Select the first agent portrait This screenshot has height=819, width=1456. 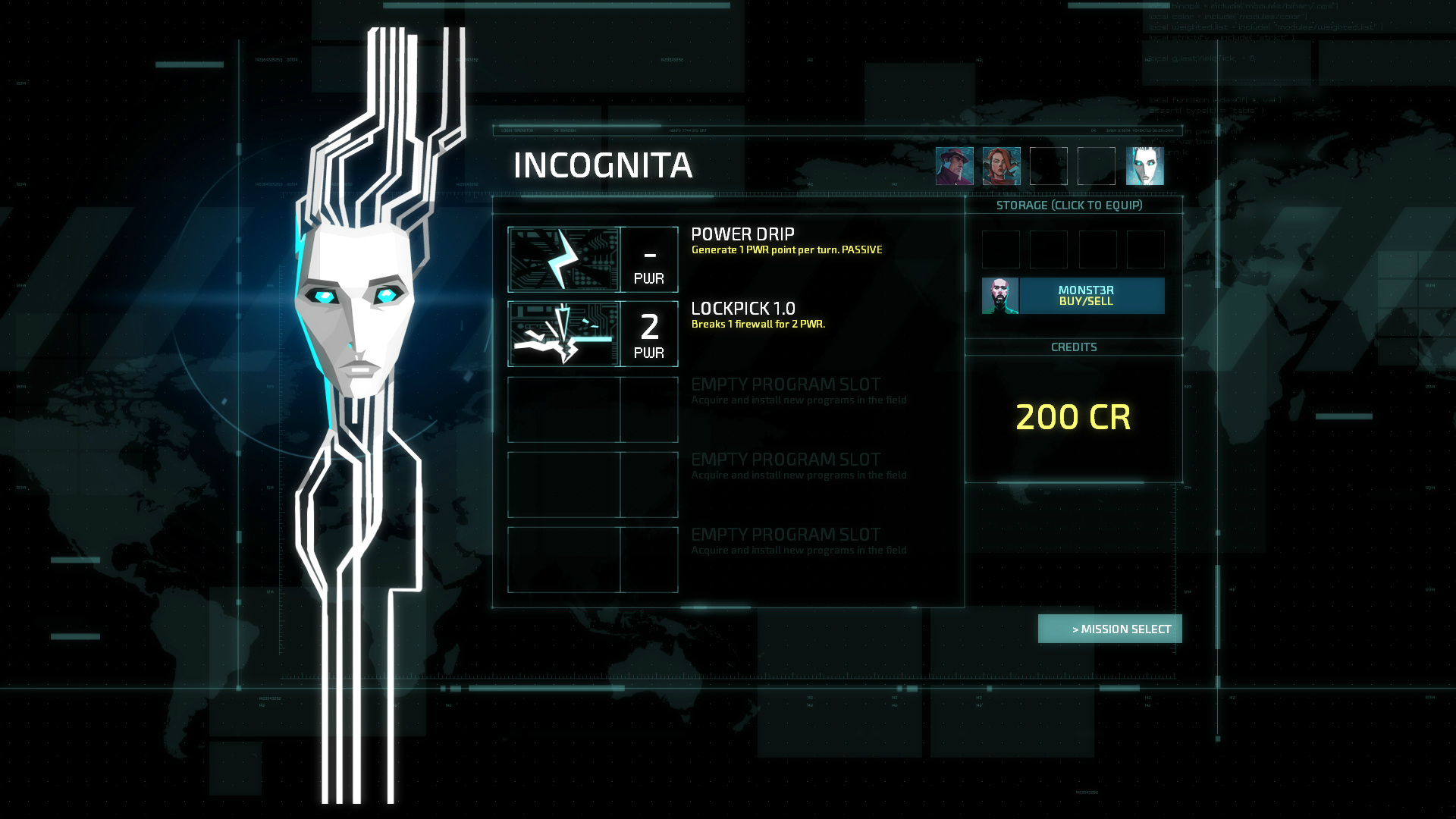(955, 165)
